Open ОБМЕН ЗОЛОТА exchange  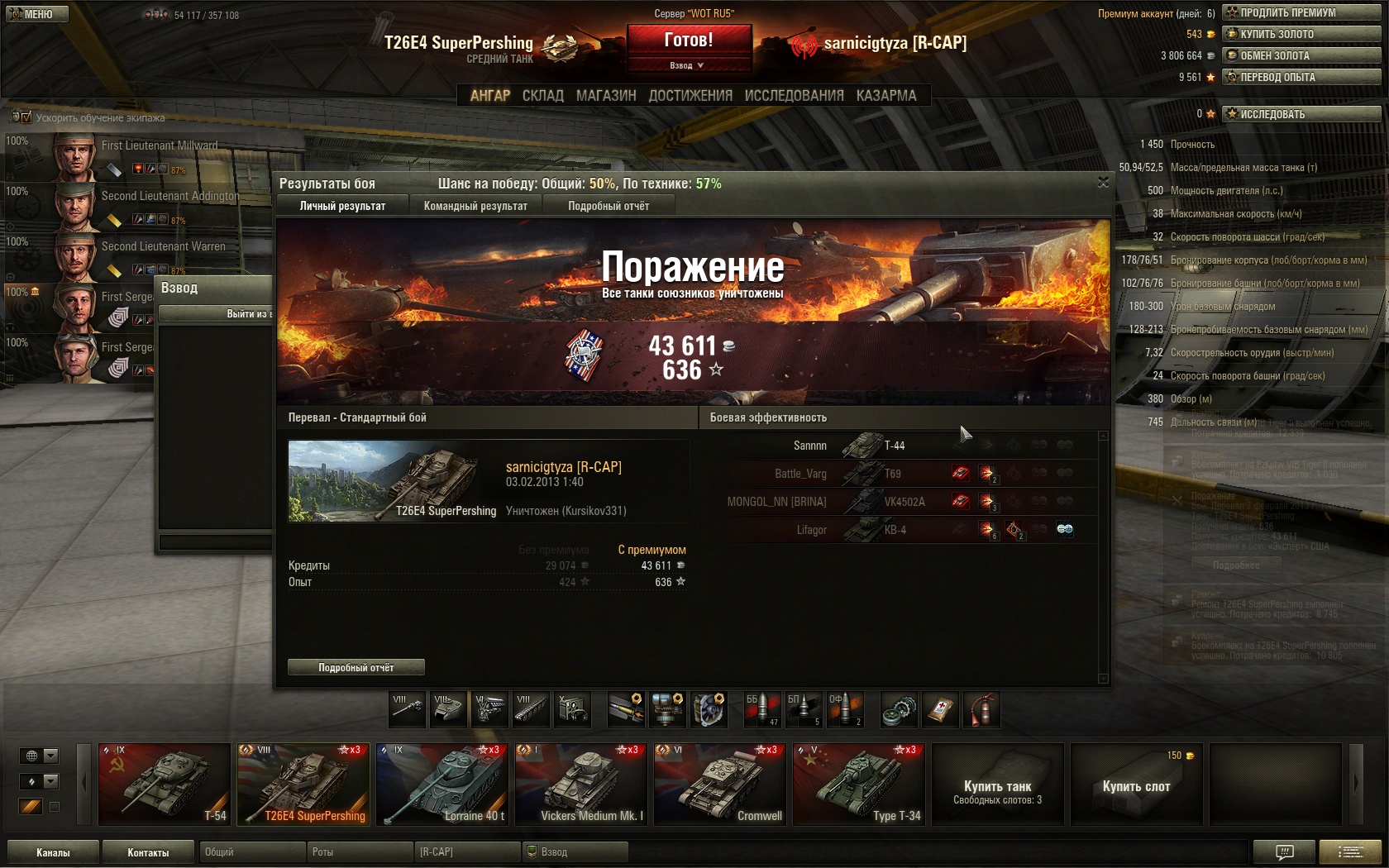[1301, 55]
